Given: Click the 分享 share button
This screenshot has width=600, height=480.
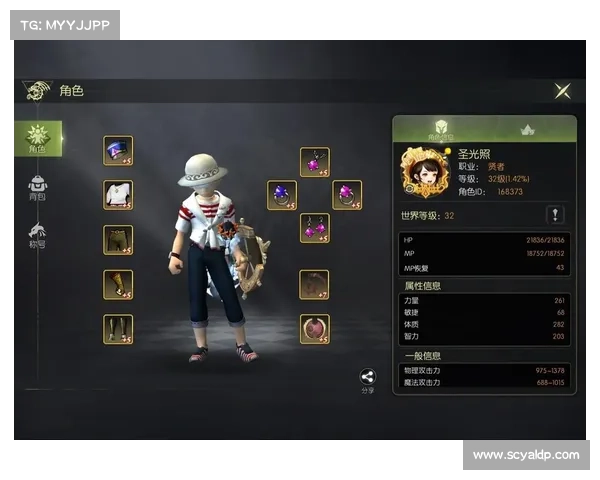Looking at the screenshot, I should pos(367,380).
